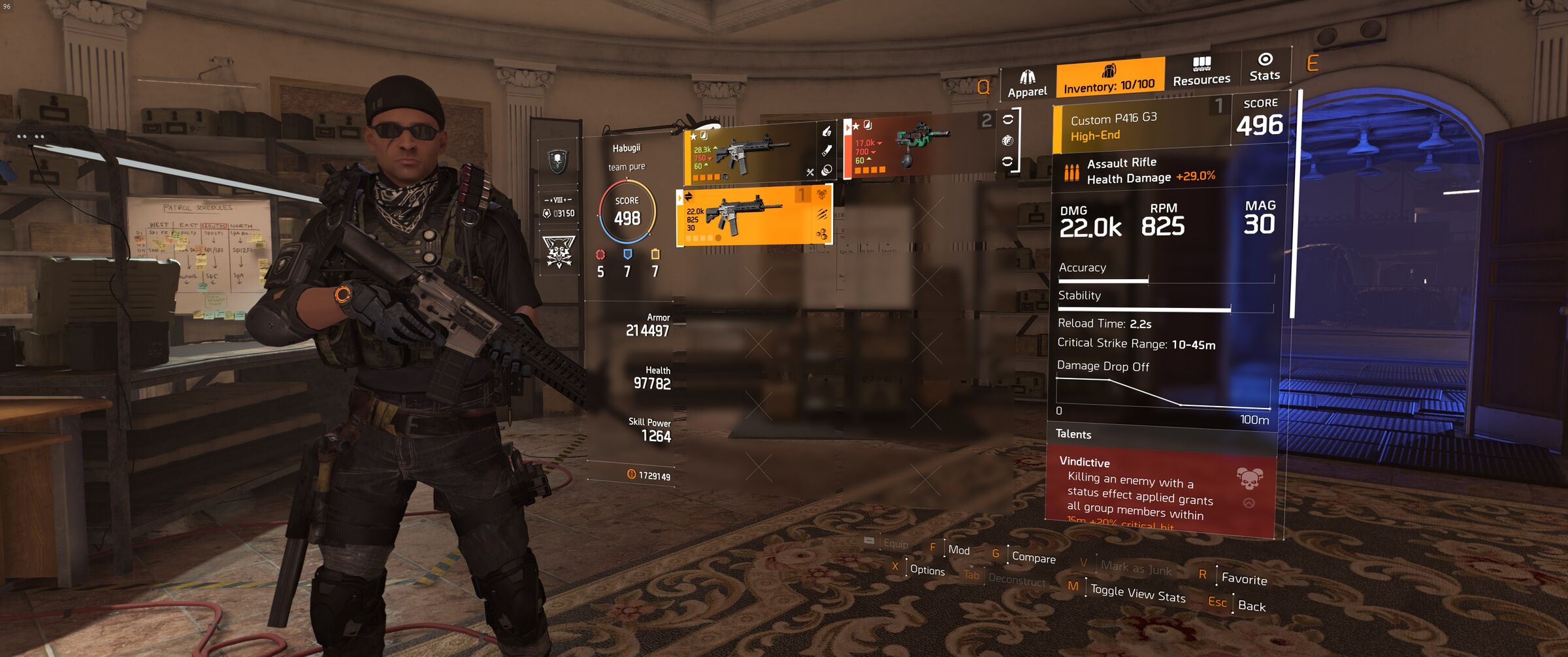Switch to the Stats tab
Viewport: 1568px width, 657px height.
click(x=1264, y=67)
